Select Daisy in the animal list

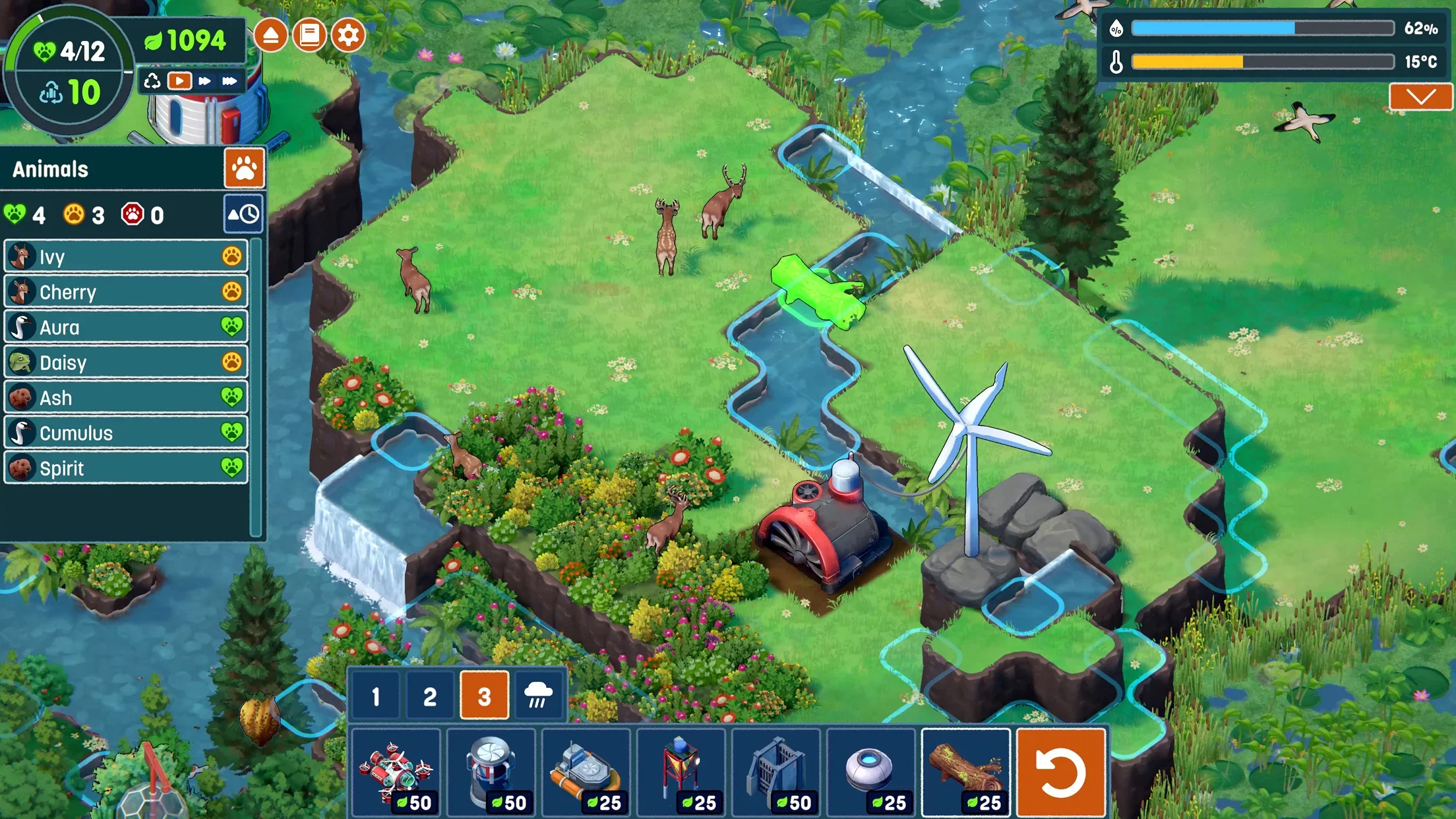[125, 362]
